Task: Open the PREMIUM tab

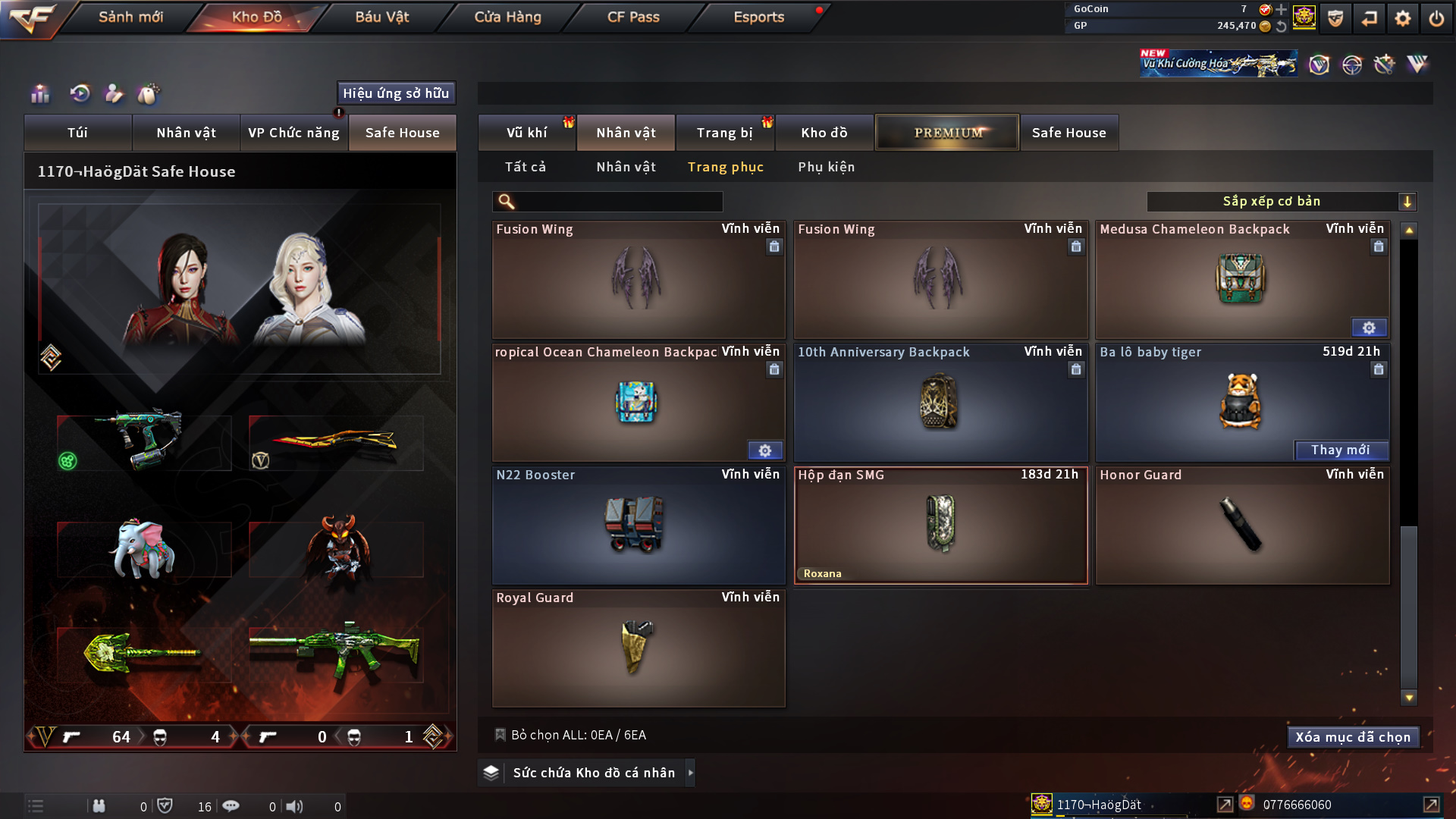Action: tap(947, 133)
